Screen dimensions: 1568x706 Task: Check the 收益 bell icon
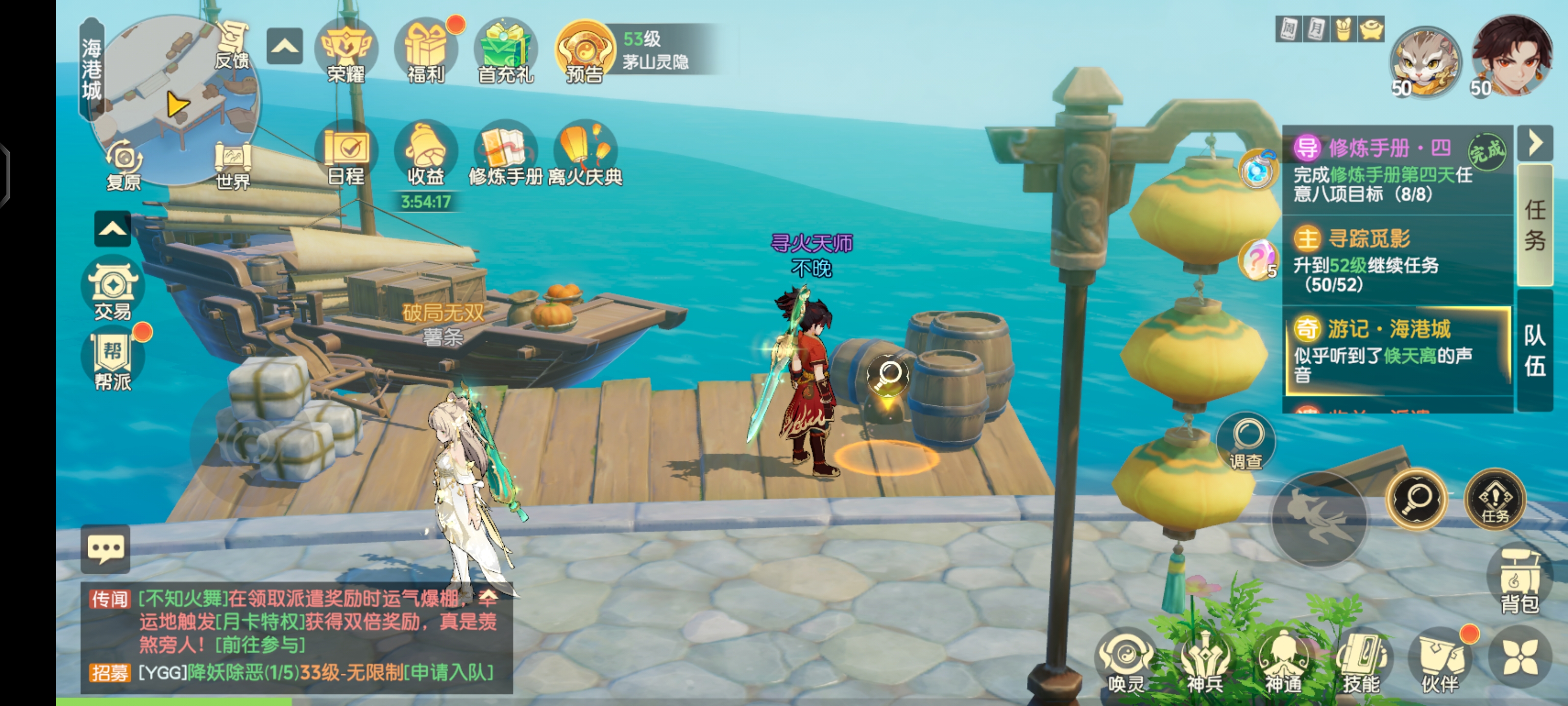click(425, 153)
